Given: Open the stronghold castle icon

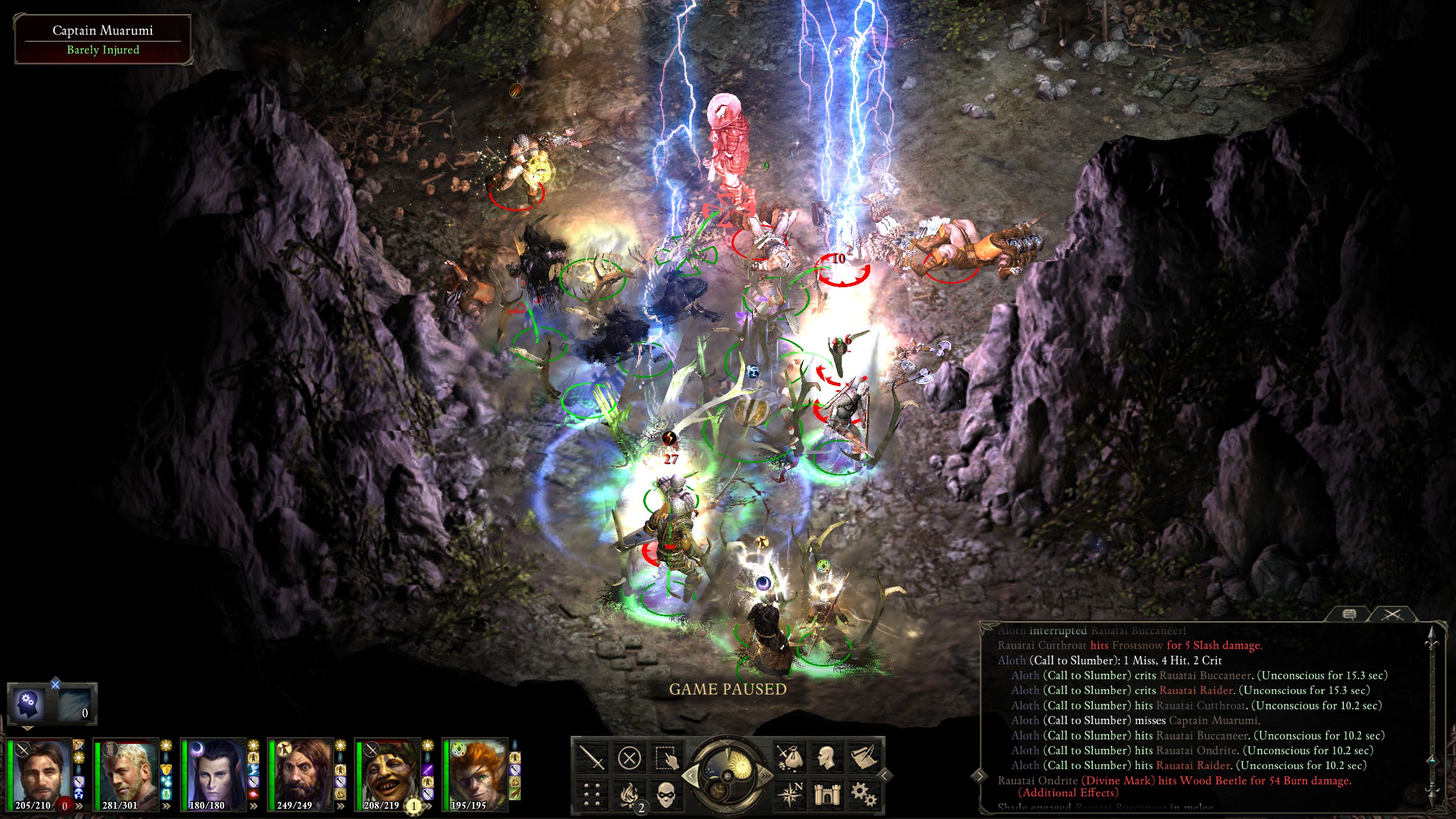Looking at the screenshot, I should (826, 795).
